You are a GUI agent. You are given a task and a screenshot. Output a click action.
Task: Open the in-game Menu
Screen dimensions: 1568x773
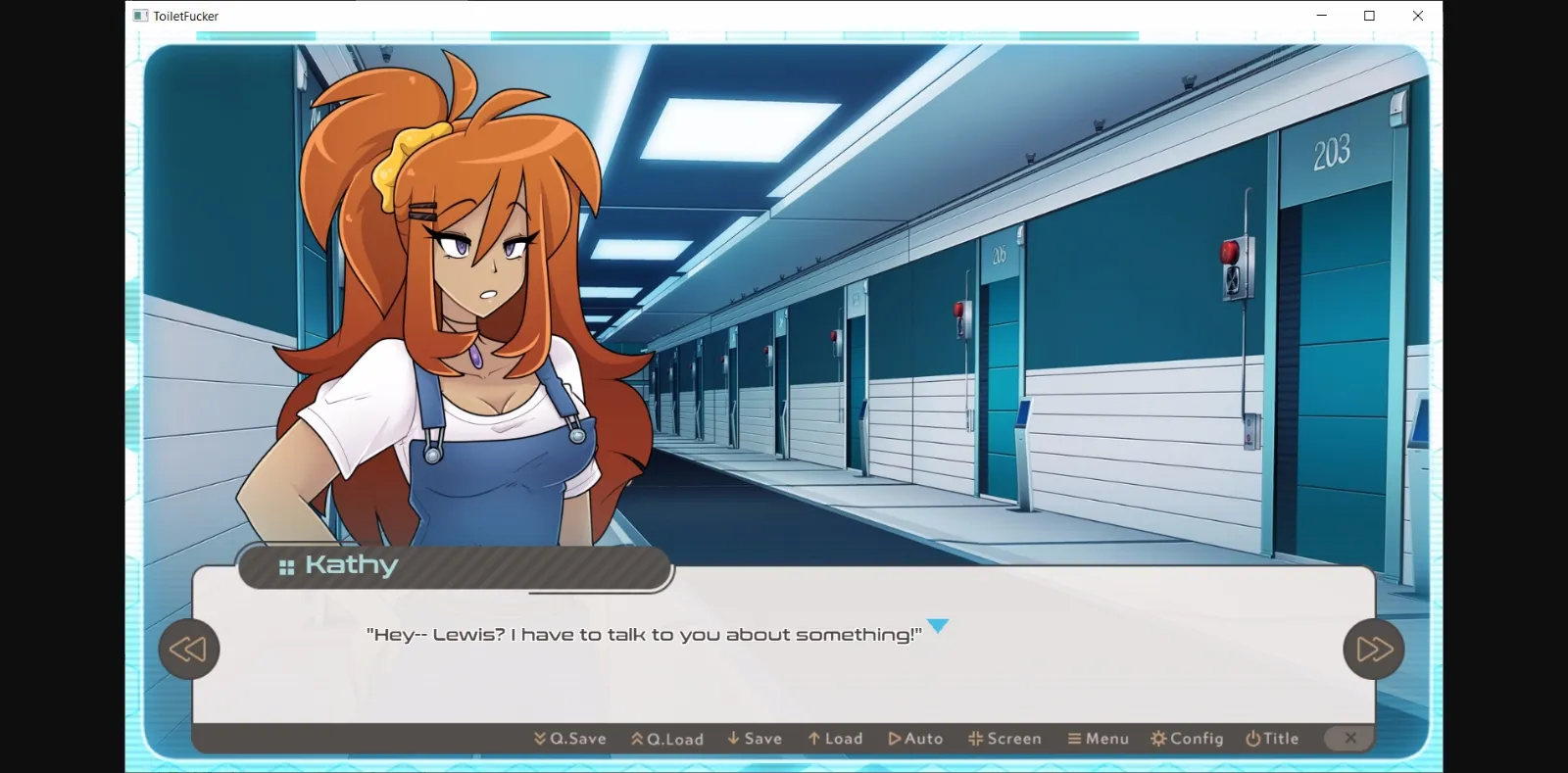(x=1100, y=739)
